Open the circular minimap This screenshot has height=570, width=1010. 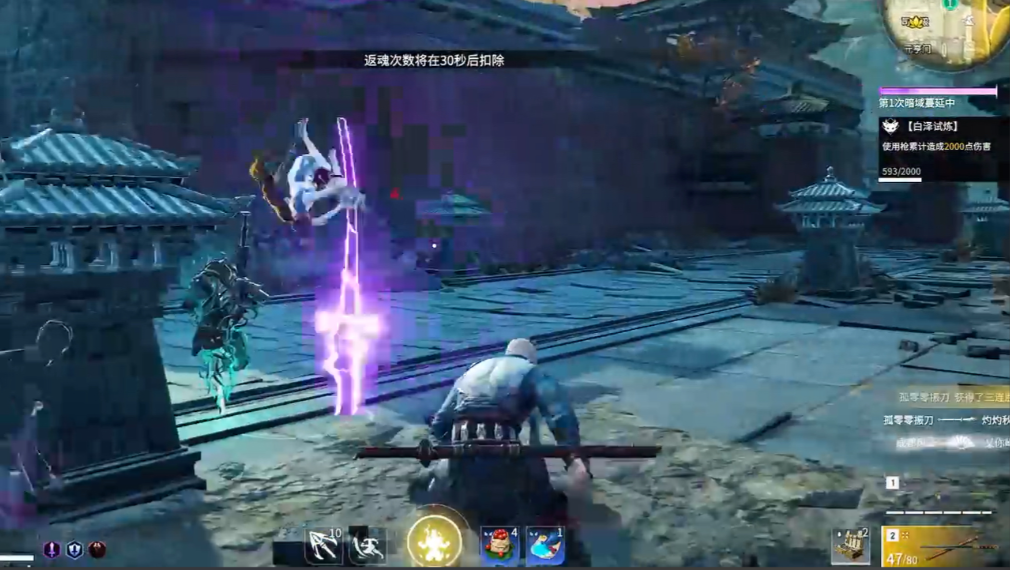click(x=944, y=30)
